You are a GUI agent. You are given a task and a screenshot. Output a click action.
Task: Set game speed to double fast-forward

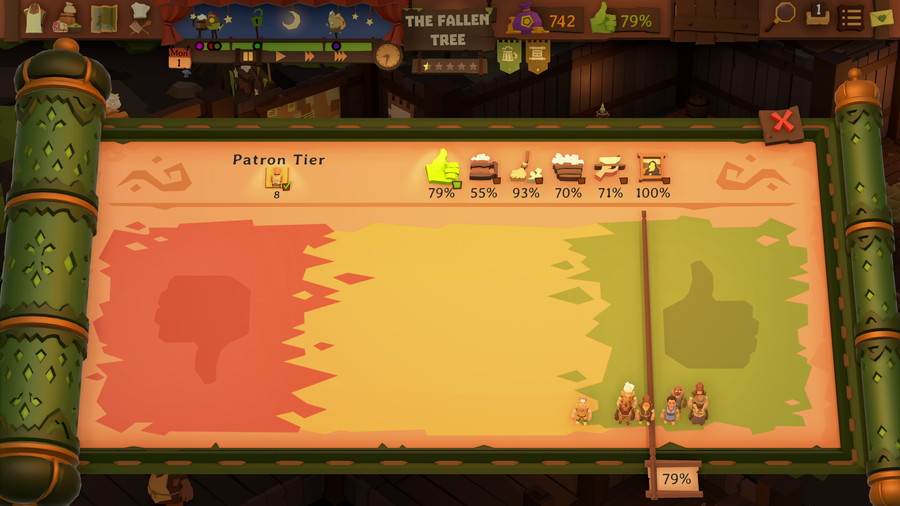(x=309, y=57)
